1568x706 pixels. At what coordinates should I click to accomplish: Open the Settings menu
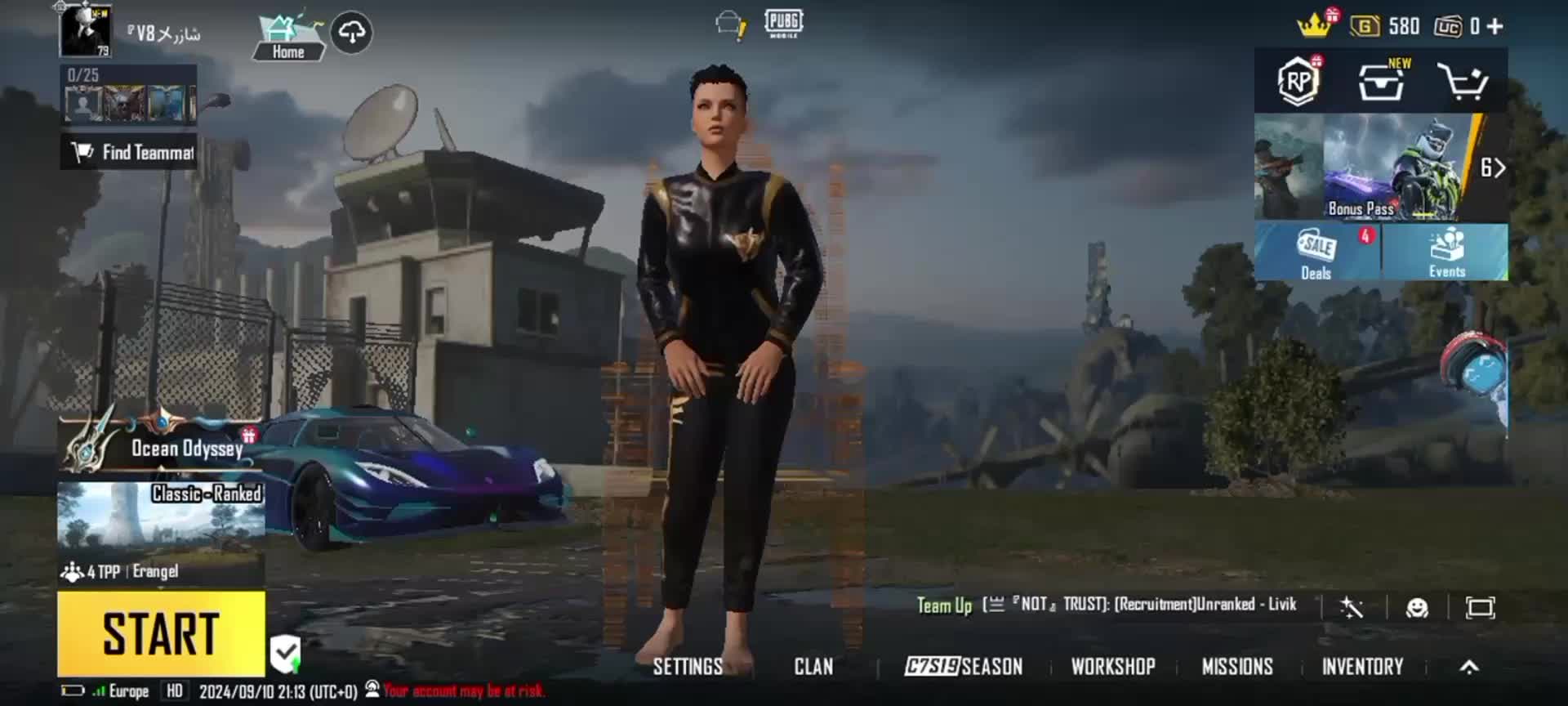tap(688, 667)
